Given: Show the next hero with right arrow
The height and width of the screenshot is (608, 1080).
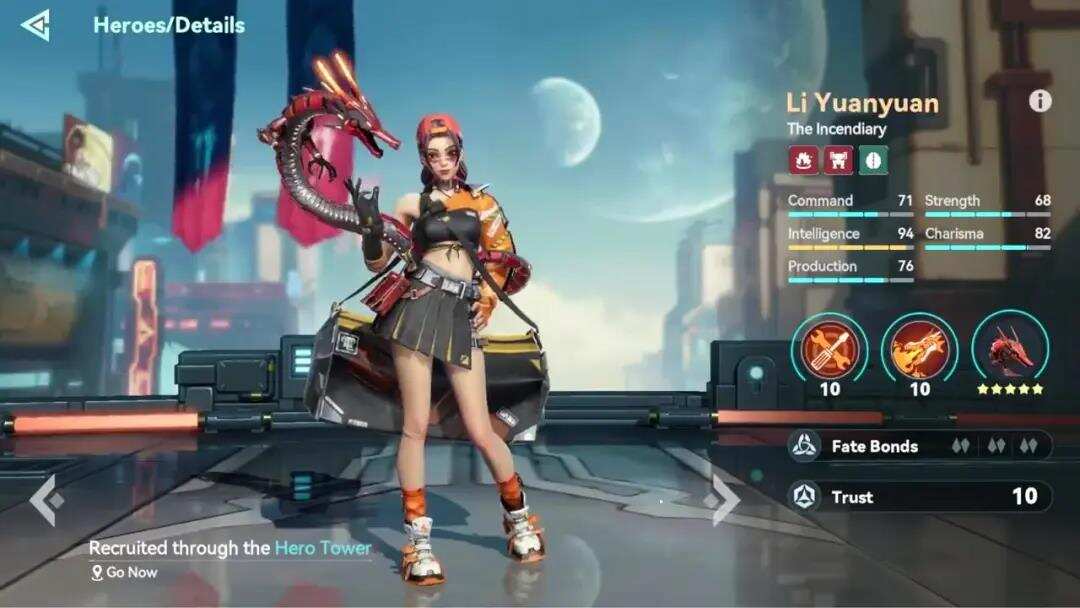Looking at the screenshot, I should click(x=724, y=500).
